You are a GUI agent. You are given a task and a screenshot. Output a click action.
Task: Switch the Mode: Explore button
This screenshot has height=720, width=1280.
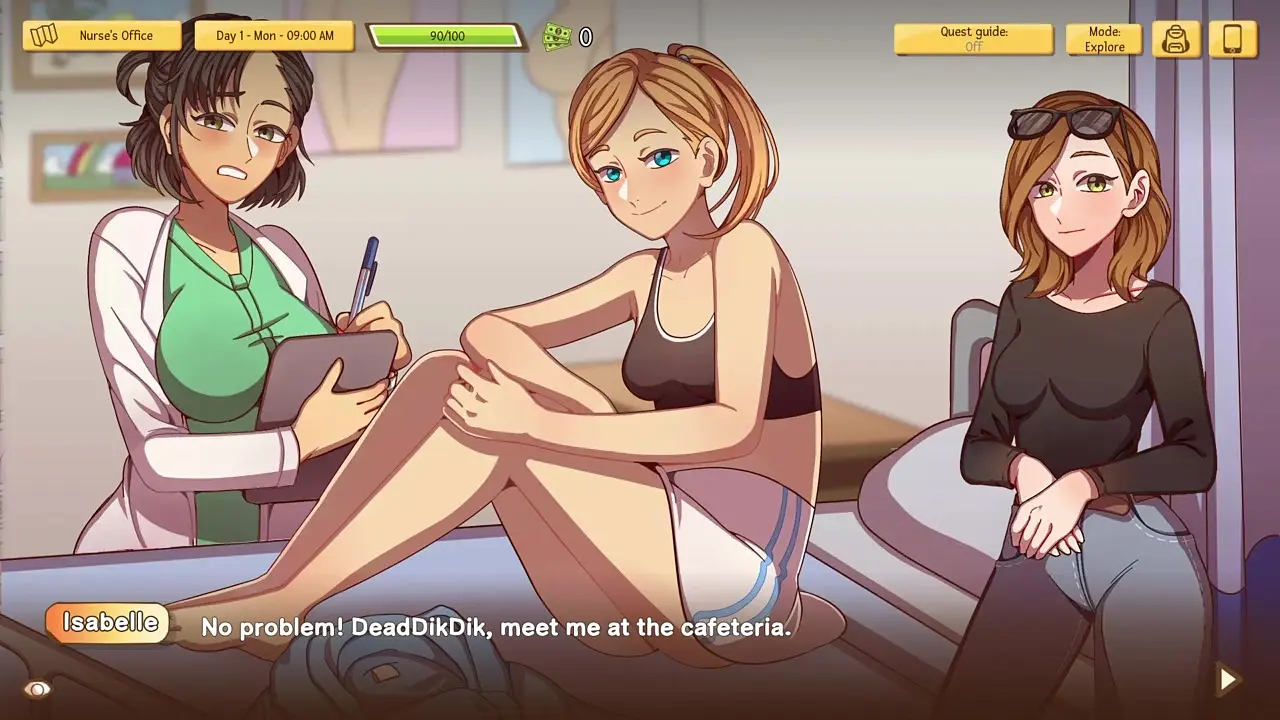[x=1104, y=39]
